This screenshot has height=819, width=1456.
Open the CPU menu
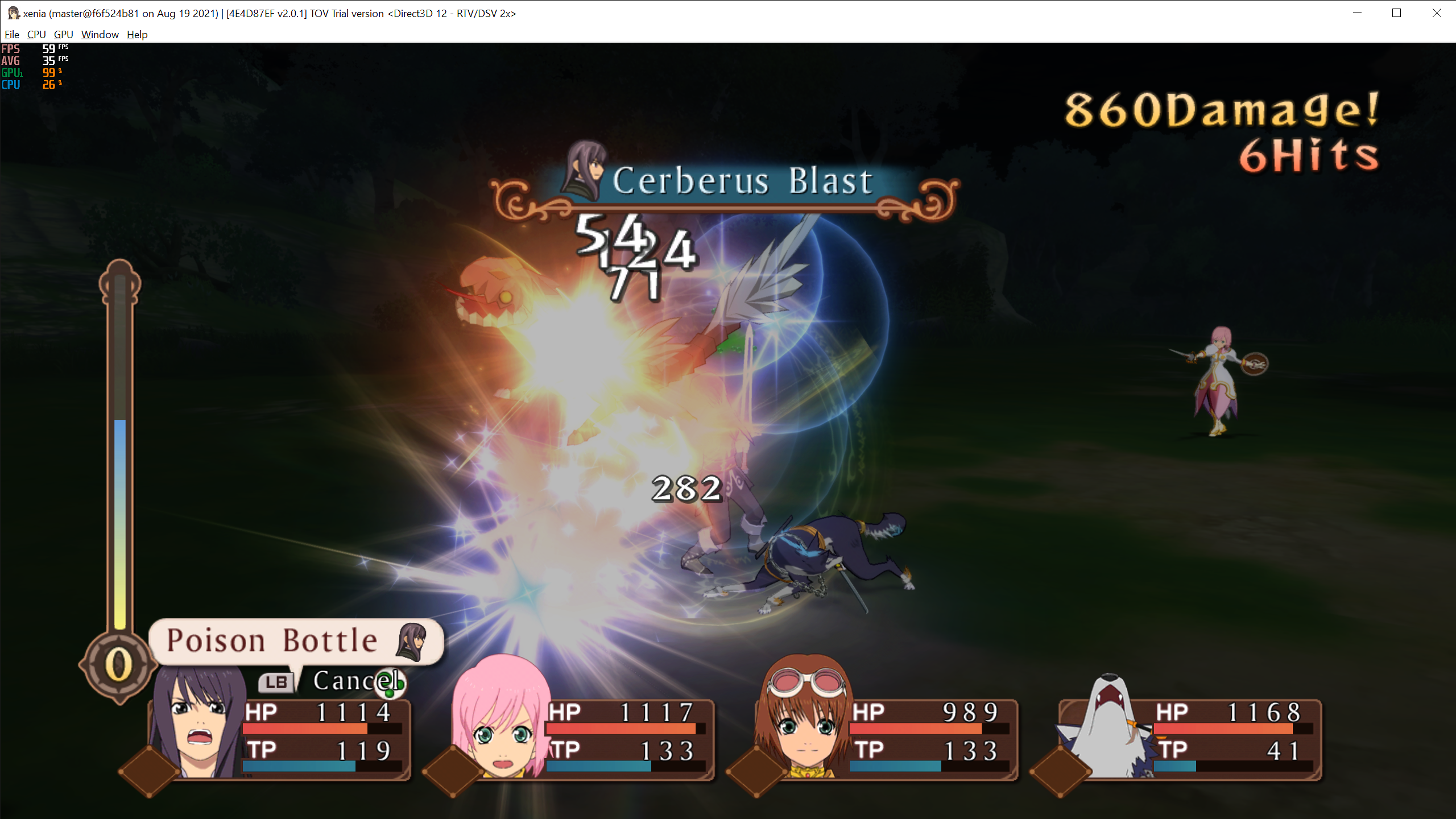pyautogui.click(x=36, y=34)
